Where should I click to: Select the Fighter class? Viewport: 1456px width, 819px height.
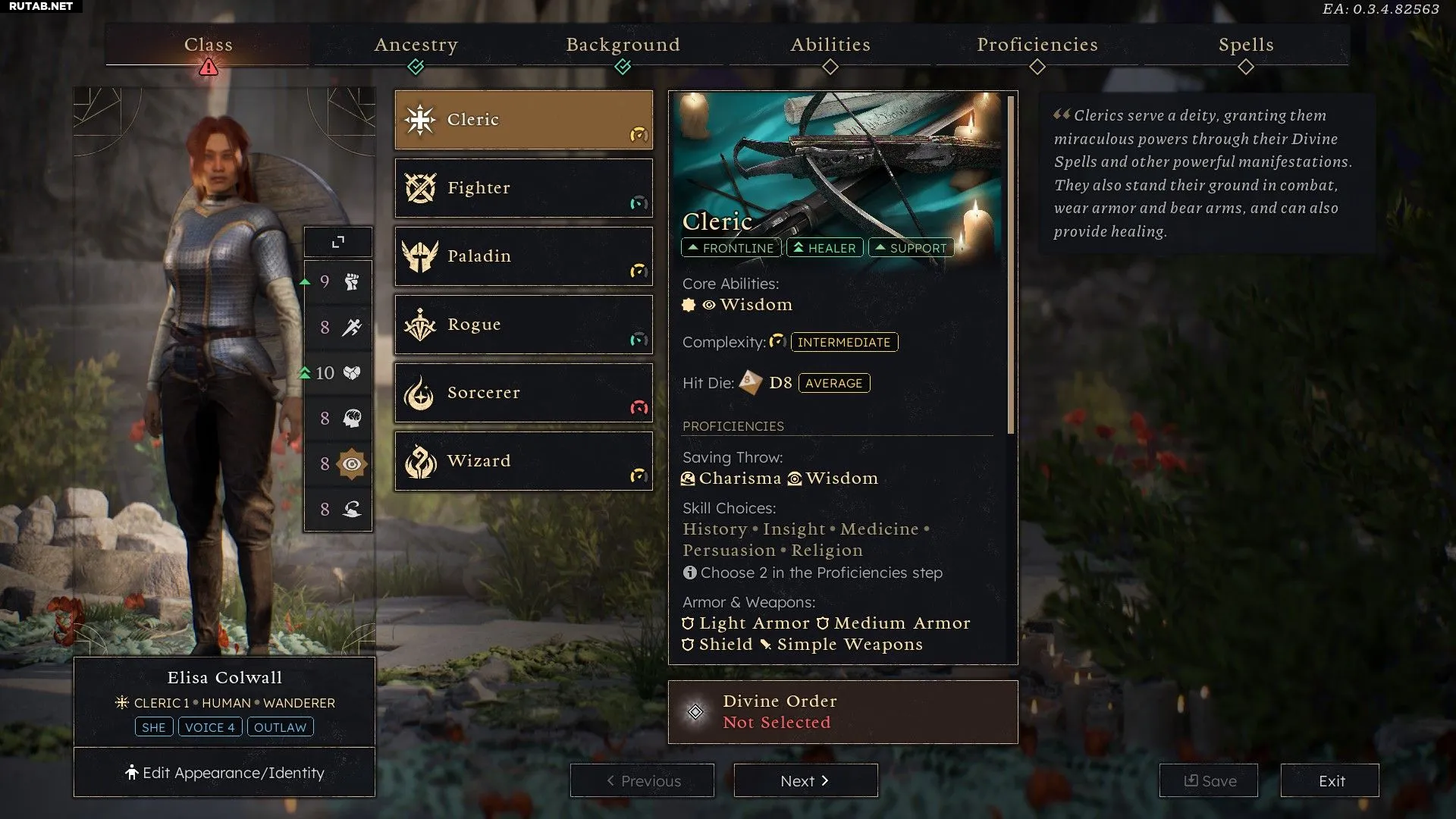click(x=523, y=188)
